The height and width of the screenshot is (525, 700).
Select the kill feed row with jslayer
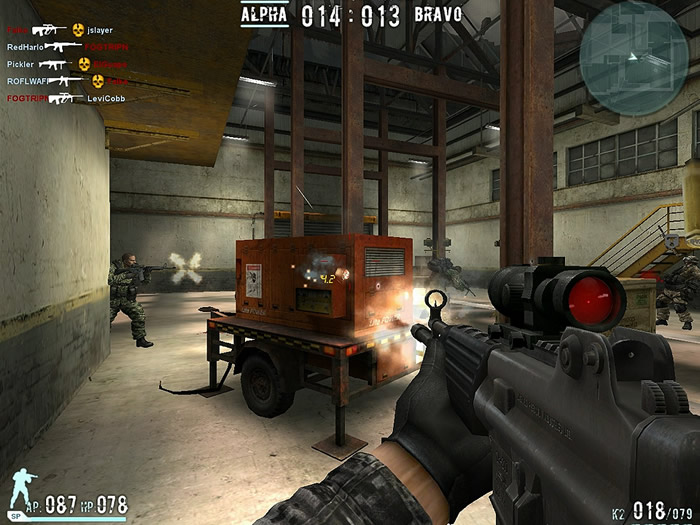(x=60, y=30)
